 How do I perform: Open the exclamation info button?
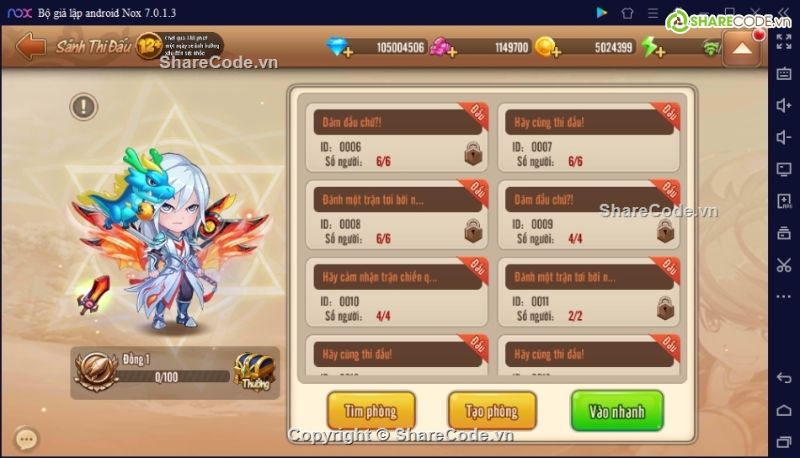(84, 106)
